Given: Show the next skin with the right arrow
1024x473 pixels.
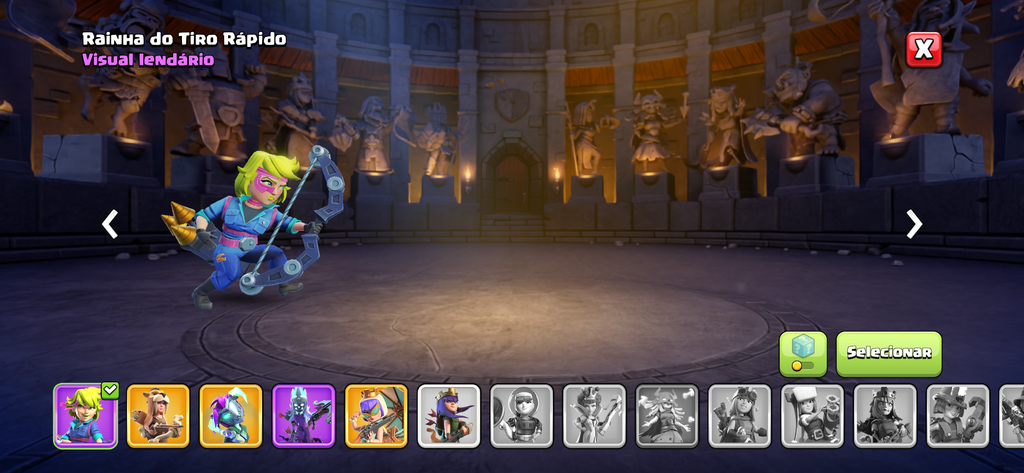Looking at the screenshot, I should [914, 224].
